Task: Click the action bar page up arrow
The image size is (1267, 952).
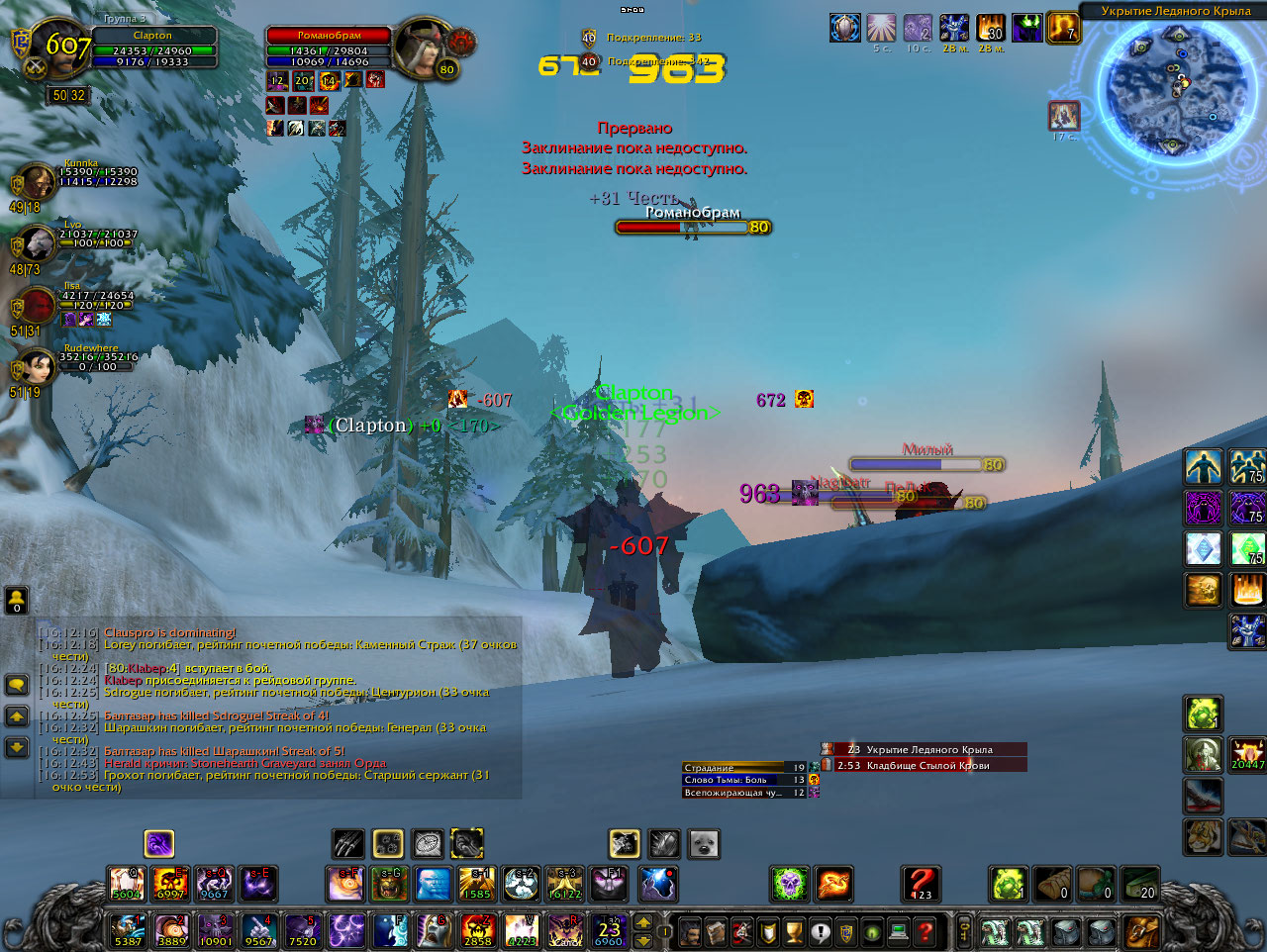Action: click(643, 922)
